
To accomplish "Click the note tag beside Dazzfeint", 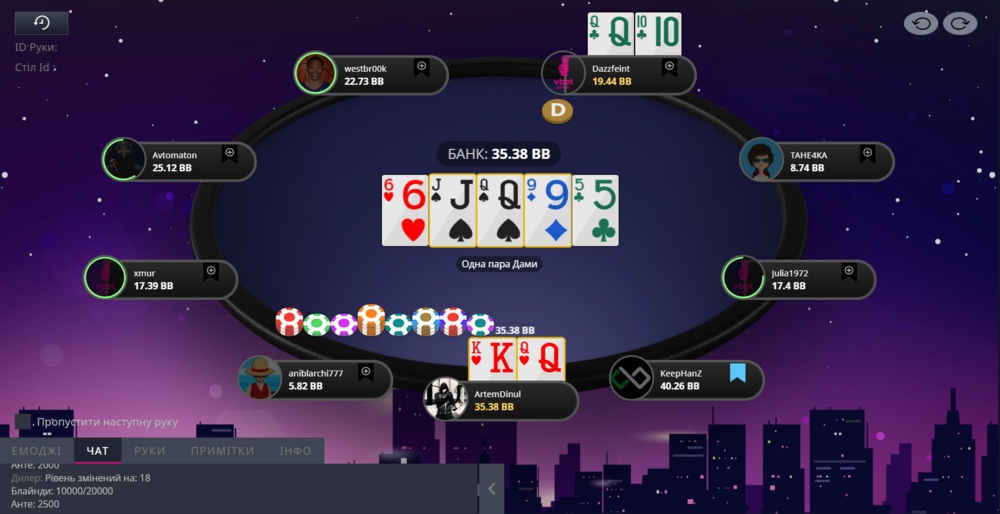I will point(669,68).
